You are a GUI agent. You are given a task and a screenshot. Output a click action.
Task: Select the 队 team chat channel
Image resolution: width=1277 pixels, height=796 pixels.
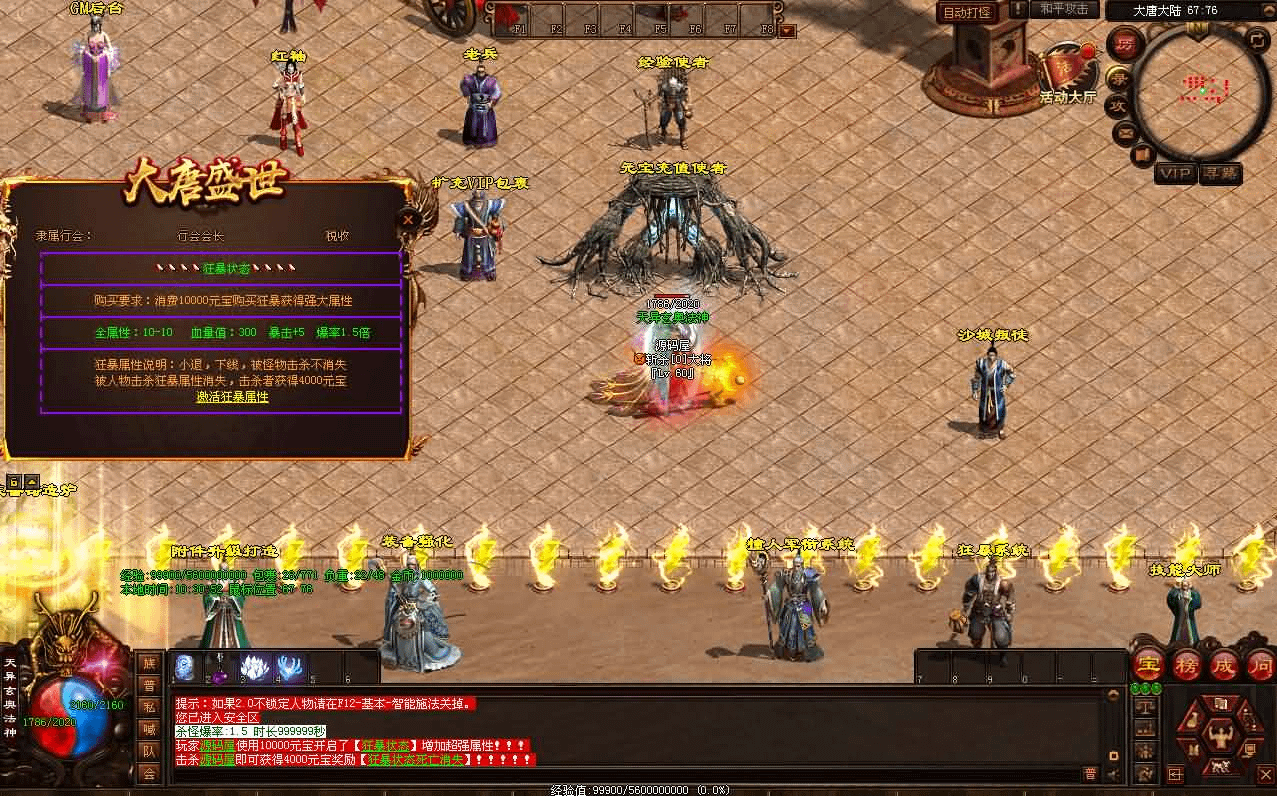tap(149, 751)
